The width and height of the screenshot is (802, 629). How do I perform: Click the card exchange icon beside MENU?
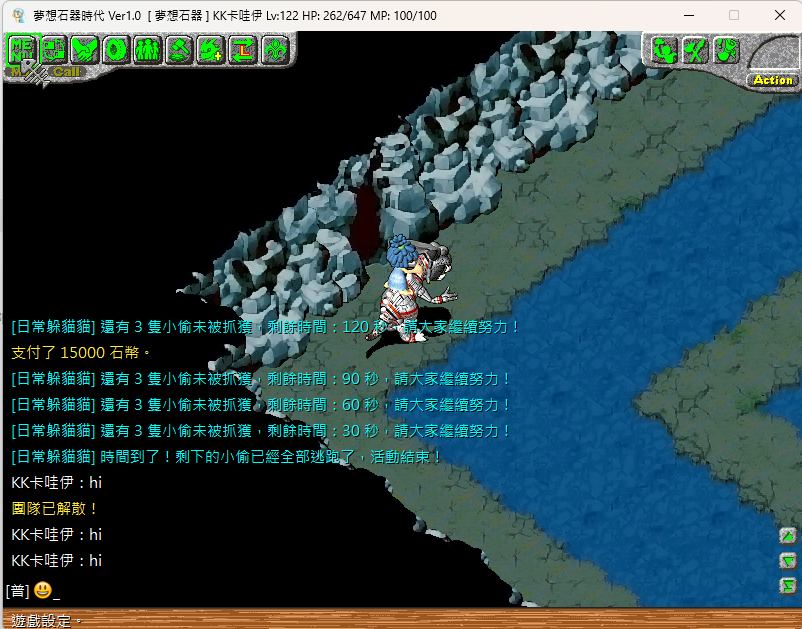click(x=54, y=49)
